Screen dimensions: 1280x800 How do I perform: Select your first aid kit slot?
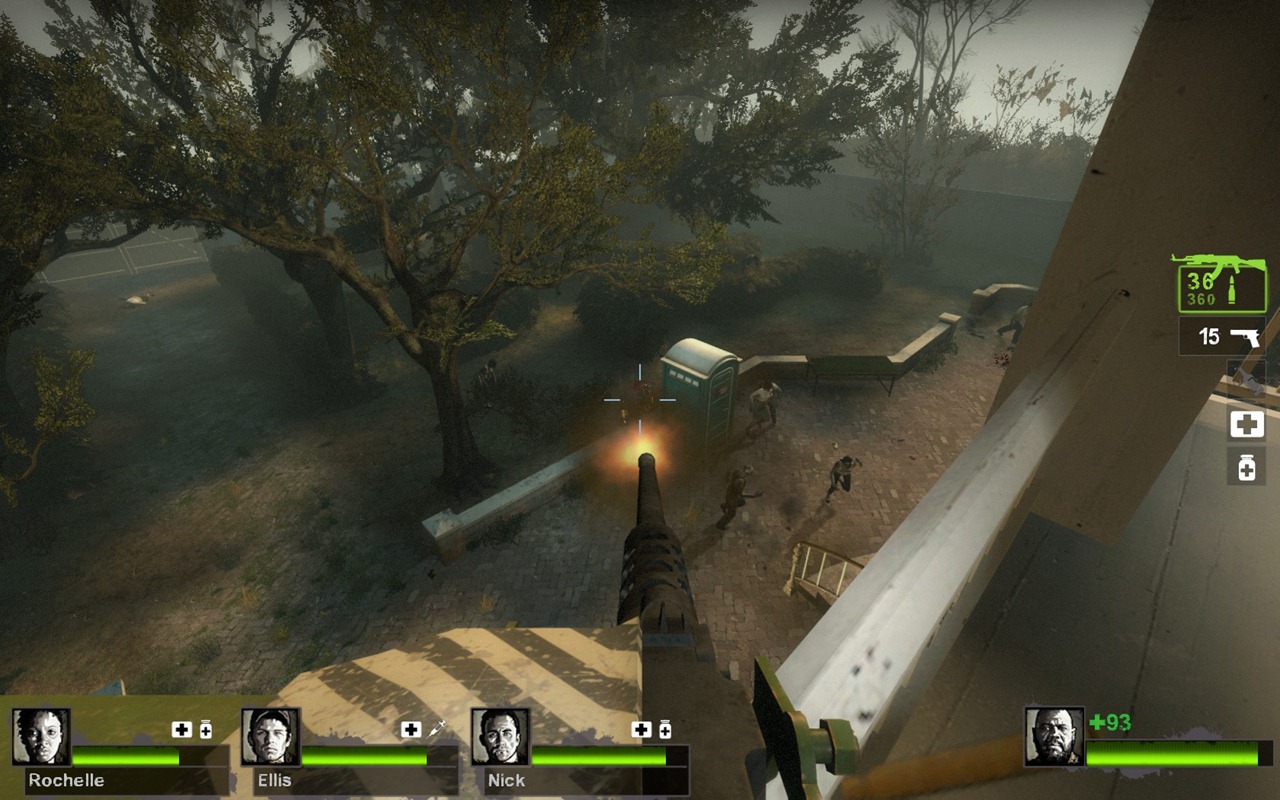[1246, 424]
